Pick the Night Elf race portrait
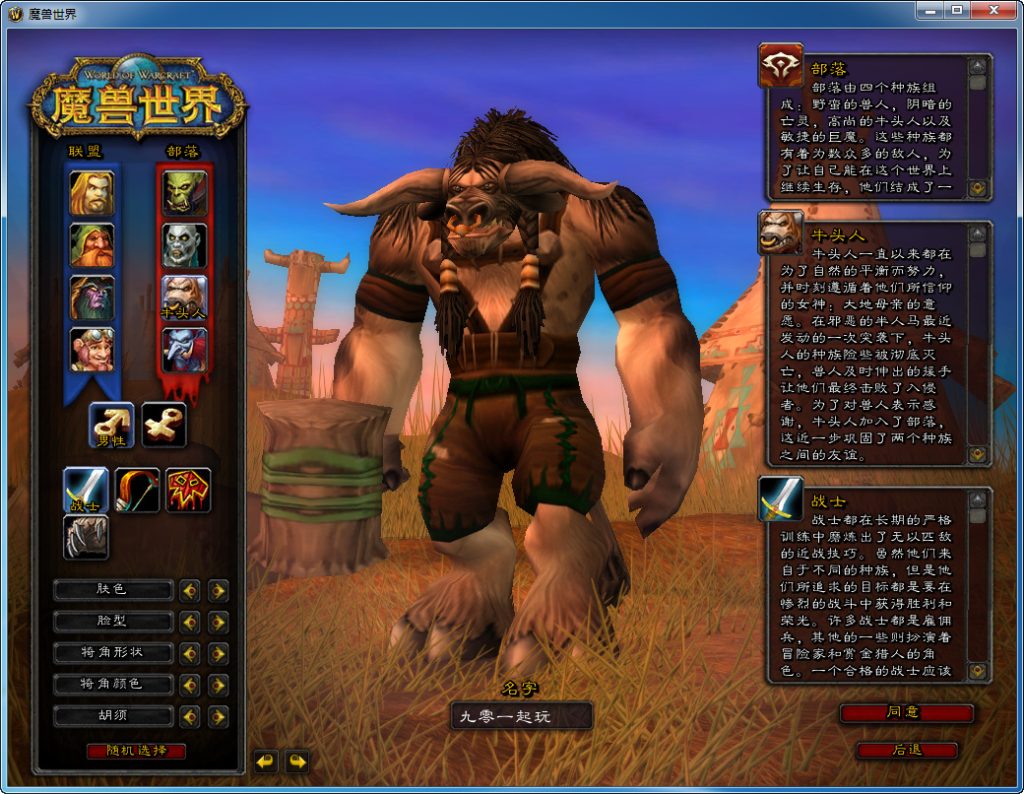1024x794 pixels. coord(91,297)
